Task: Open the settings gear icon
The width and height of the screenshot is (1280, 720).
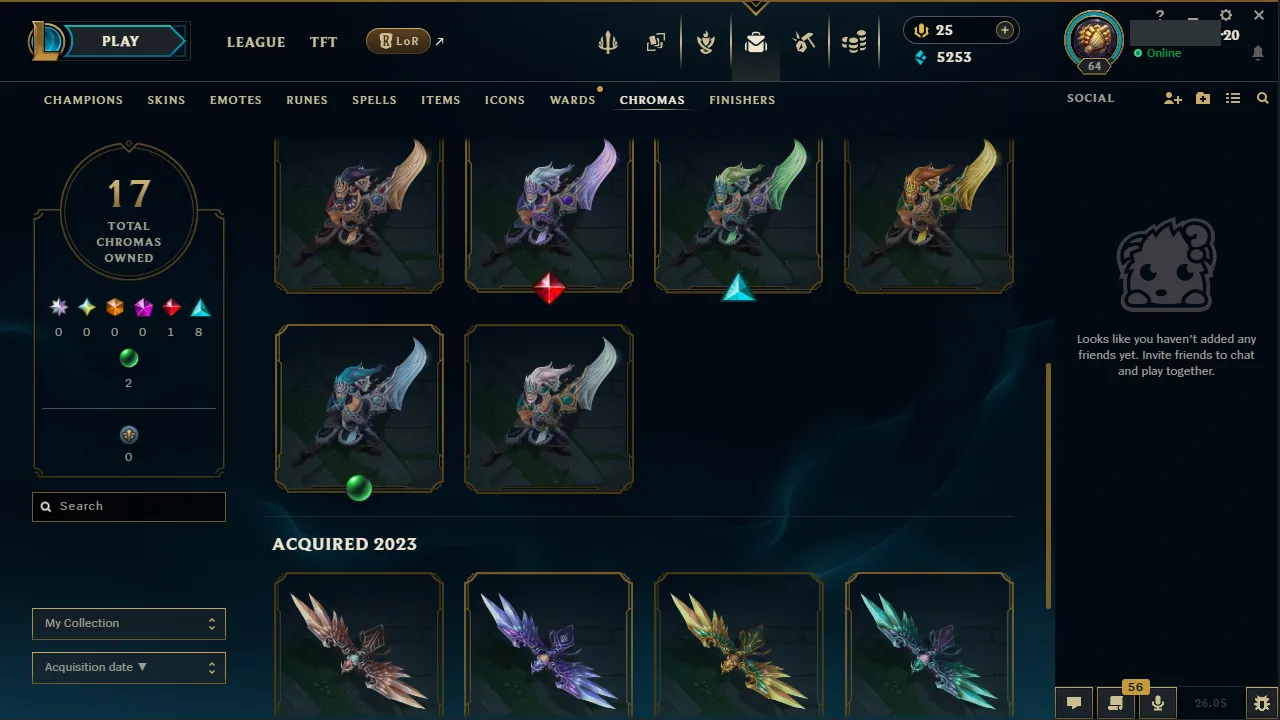Action: 1225,15
